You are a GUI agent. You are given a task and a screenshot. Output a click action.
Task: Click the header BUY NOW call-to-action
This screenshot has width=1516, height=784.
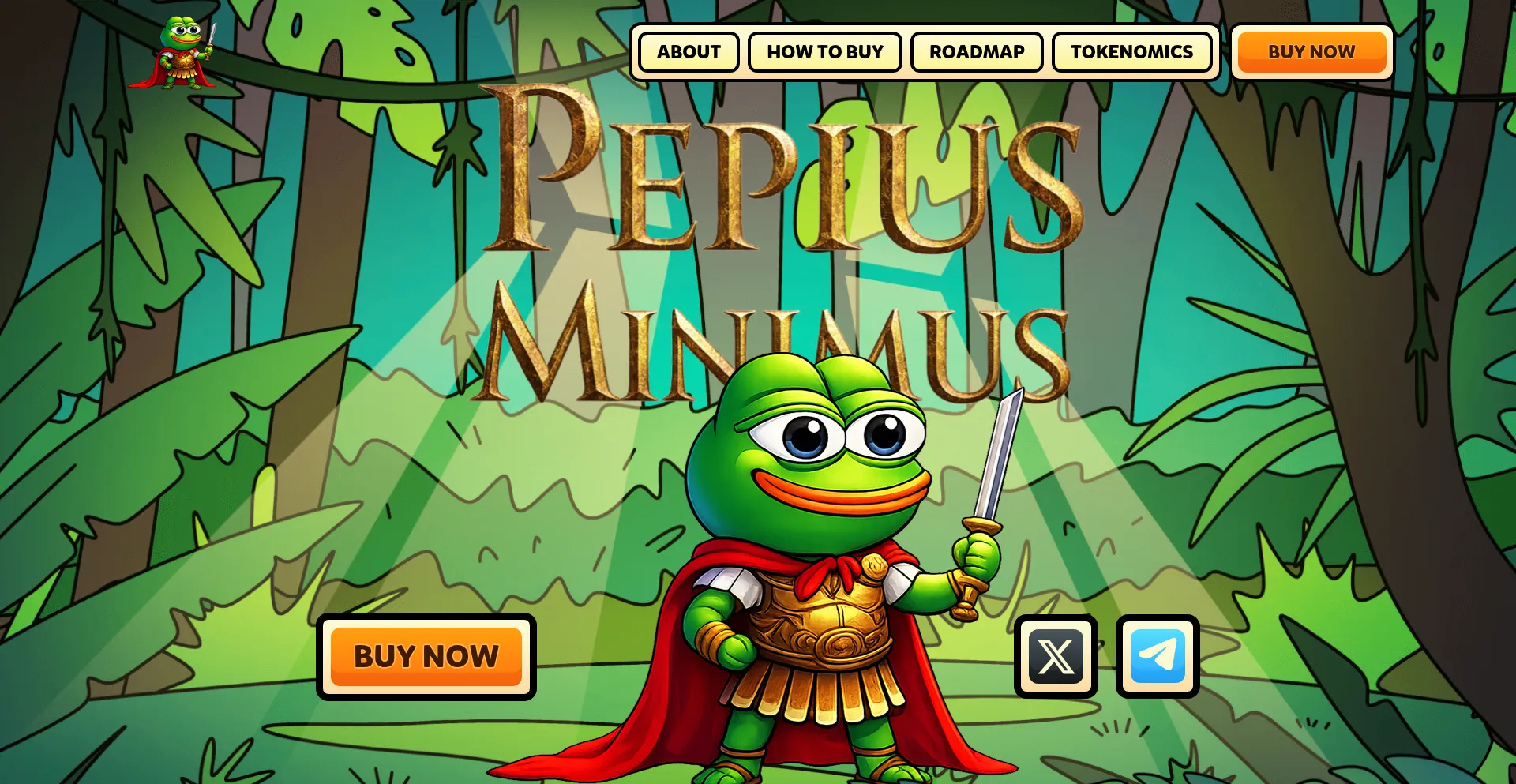[x=1311, y=52]
